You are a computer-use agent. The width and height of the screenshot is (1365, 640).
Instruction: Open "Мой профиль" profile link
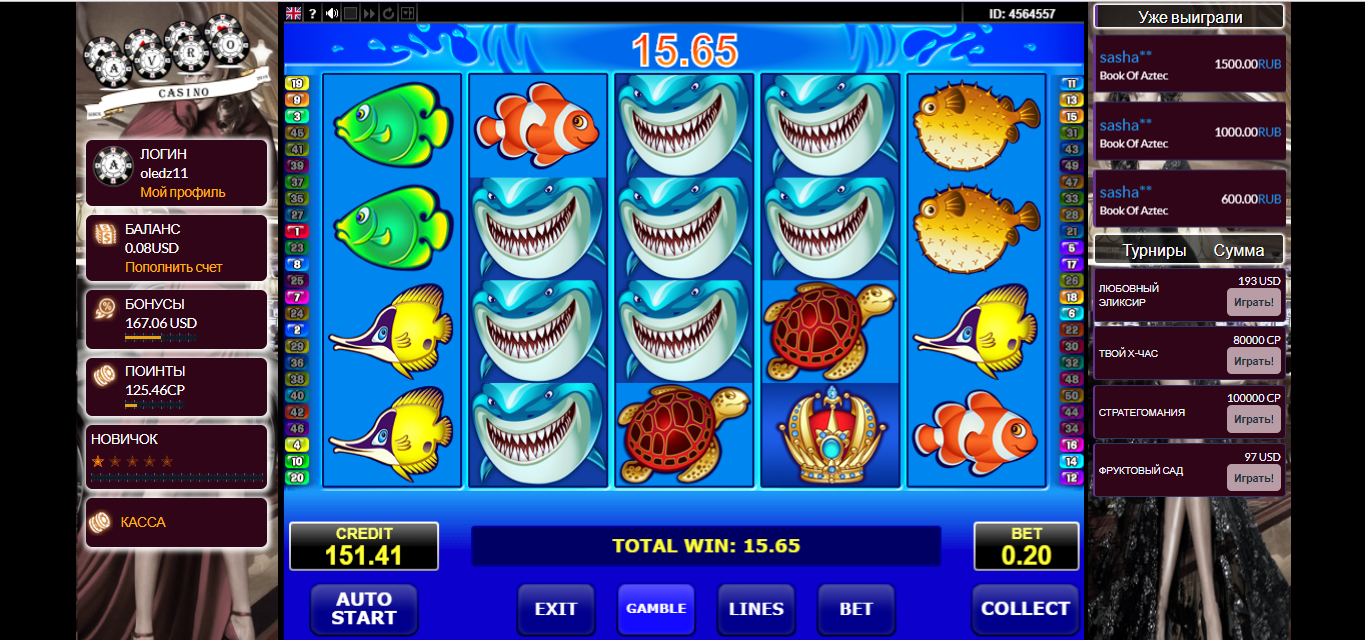[183, 192]
